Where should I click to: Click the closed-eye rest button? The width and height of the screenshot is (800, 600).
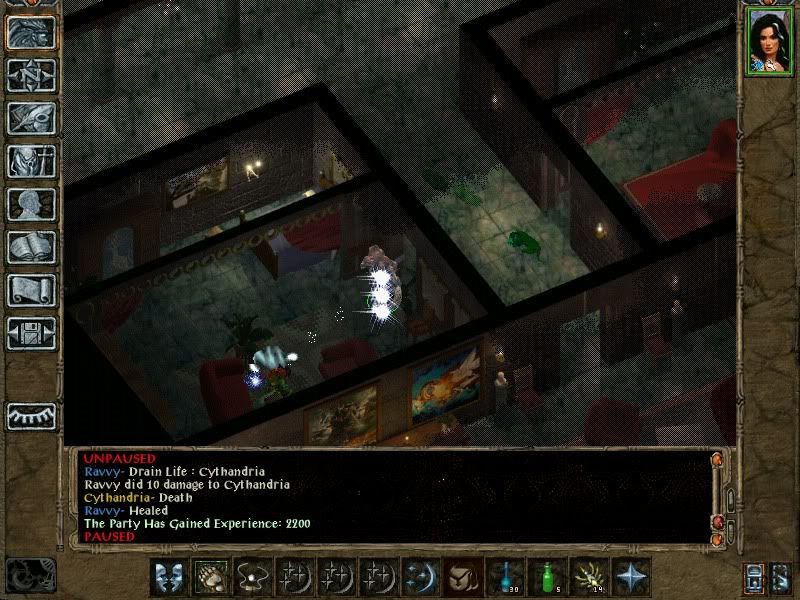click(31, 415)
